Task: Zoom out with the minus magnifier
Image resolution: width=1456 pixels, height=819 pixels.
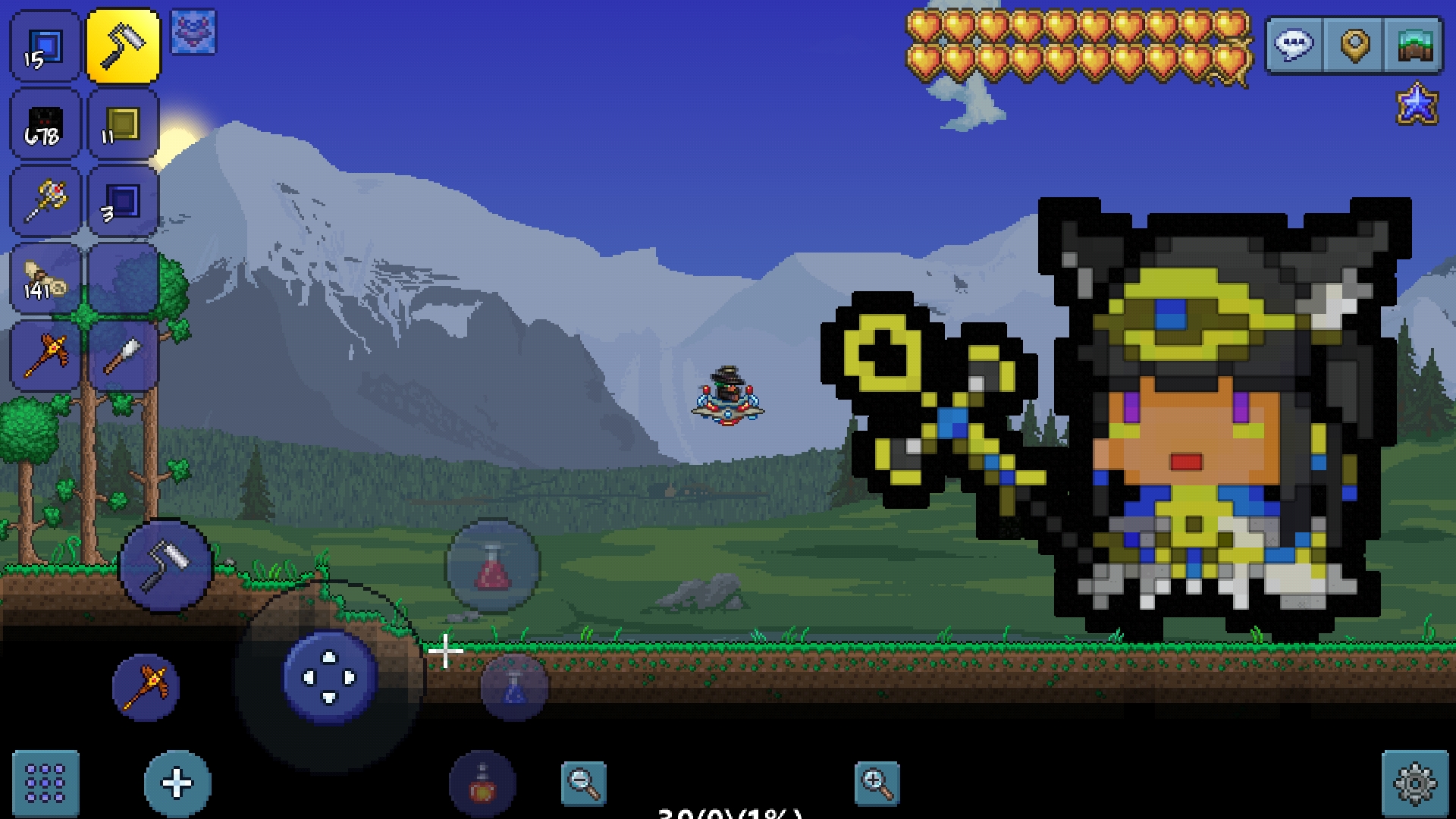Action: tap(583, 783)
